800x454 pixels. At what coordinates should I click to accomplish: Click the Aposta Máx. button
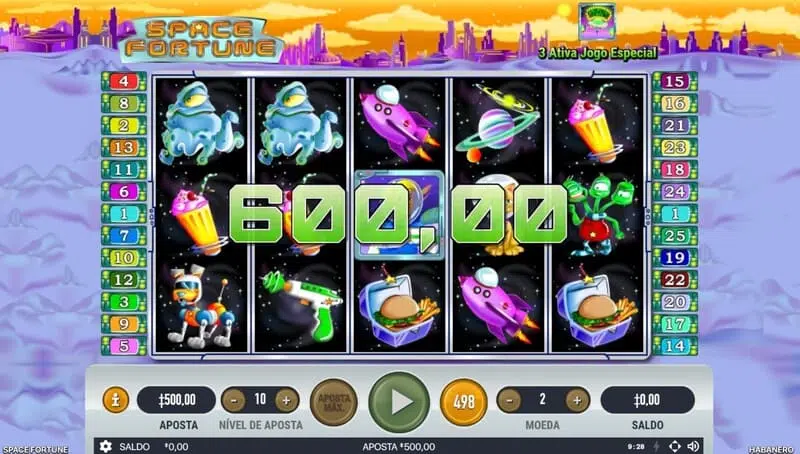pos(333,401)
